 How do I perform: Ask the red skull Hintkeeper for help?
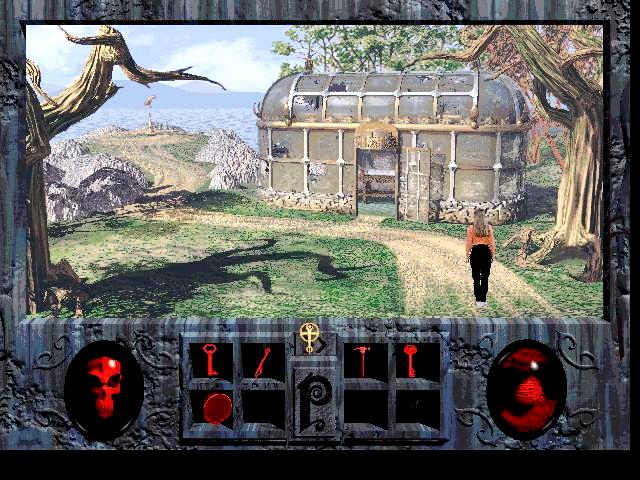pyautogui.click(x=103, y=388)
